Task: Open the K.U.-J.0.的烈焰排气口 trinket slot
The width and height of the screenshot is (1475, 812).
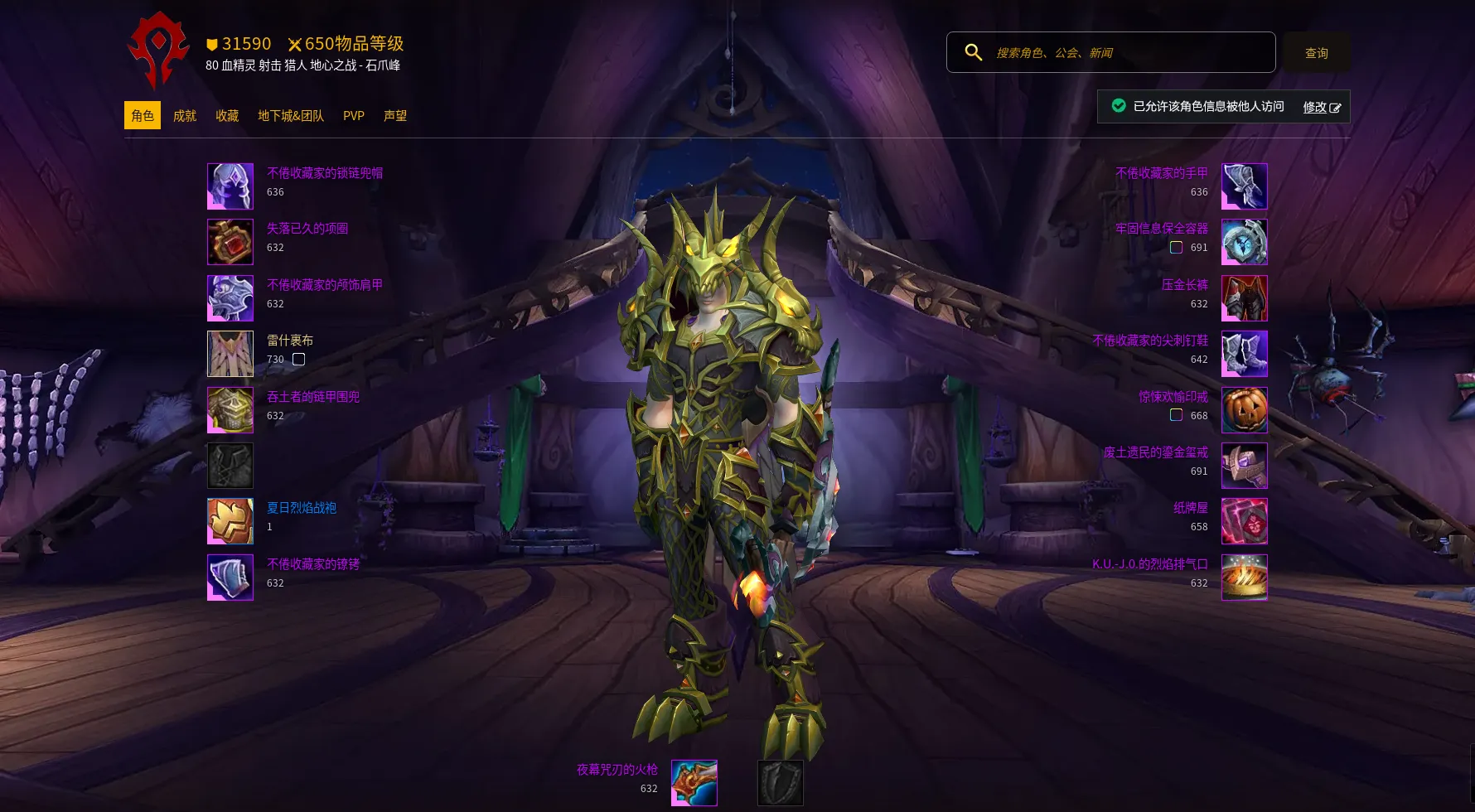Action: coord(1244,577)
